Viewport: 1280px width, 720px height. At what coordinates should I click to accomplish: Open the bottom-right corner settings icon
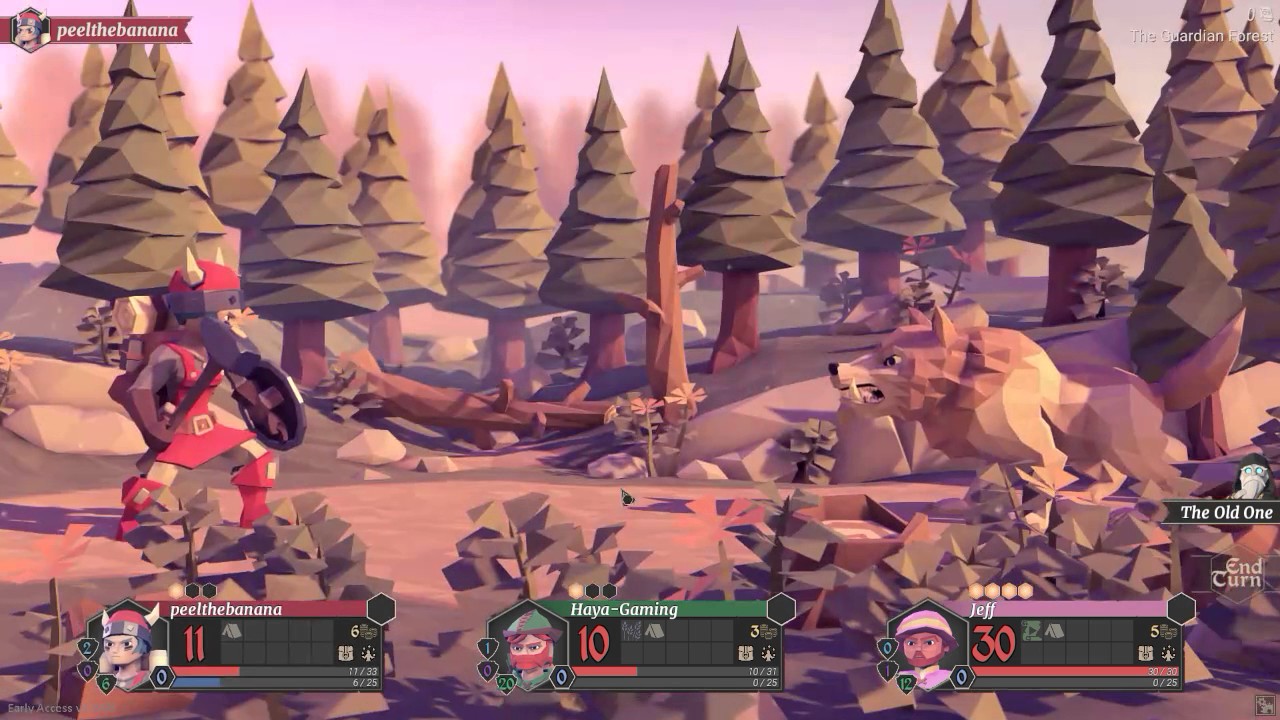click(1265, 705)
